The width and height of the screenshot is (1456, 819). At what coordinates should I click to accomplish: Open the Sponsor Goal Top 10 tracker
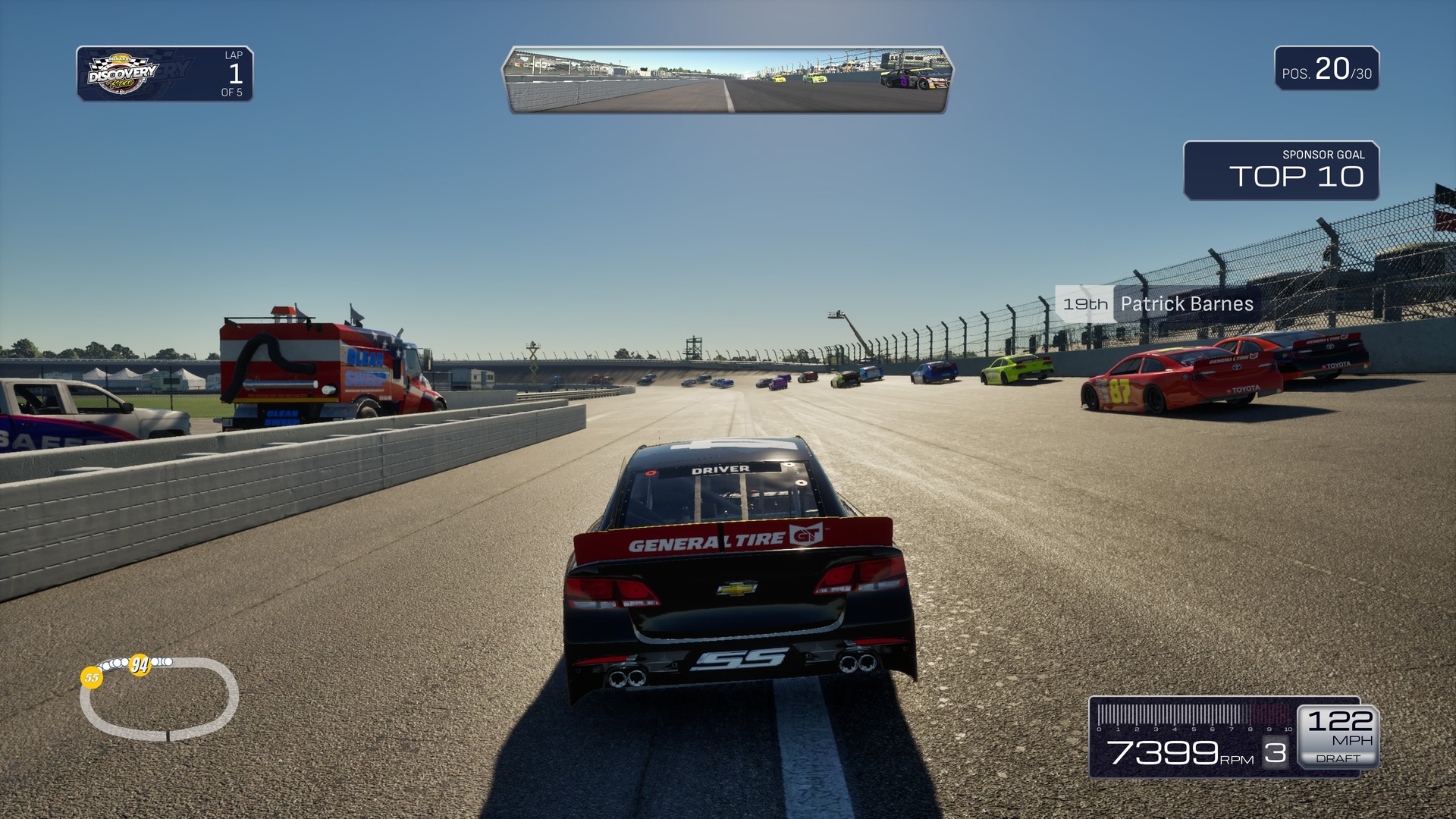coord(1281,171)
